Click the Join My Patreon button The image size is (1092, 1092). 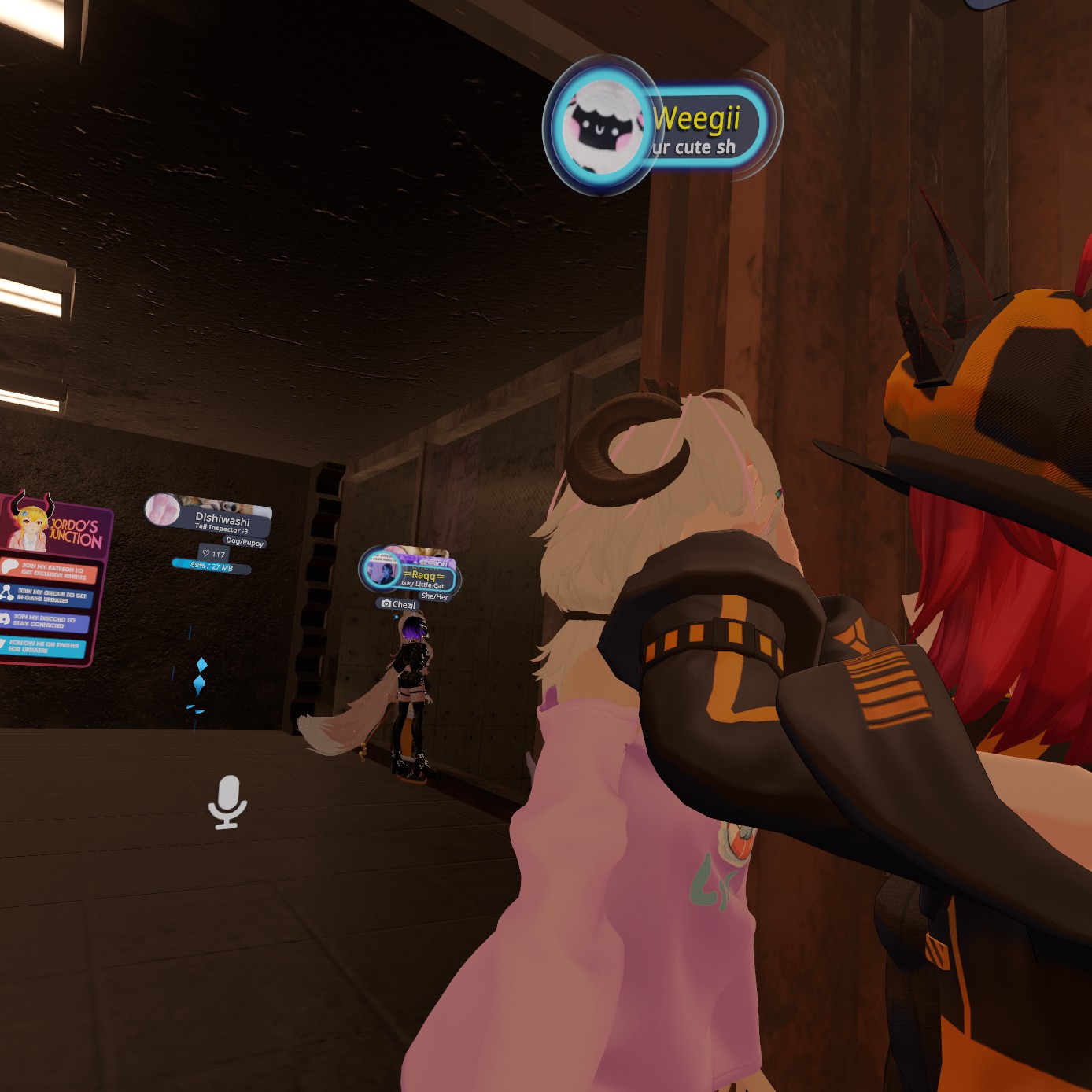coord(50,571)
